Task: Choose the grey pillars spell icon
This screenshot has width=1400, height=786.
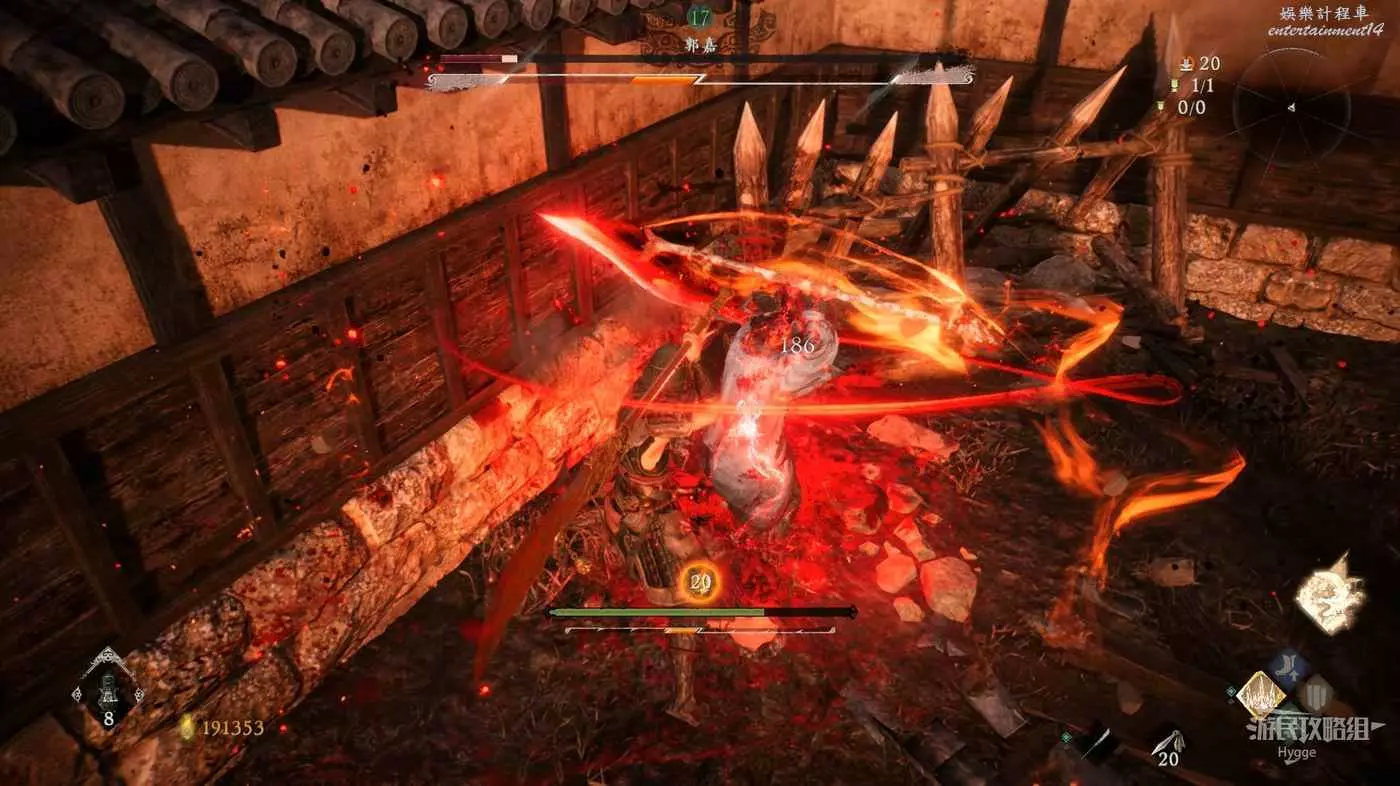Action: [1316, 693]
